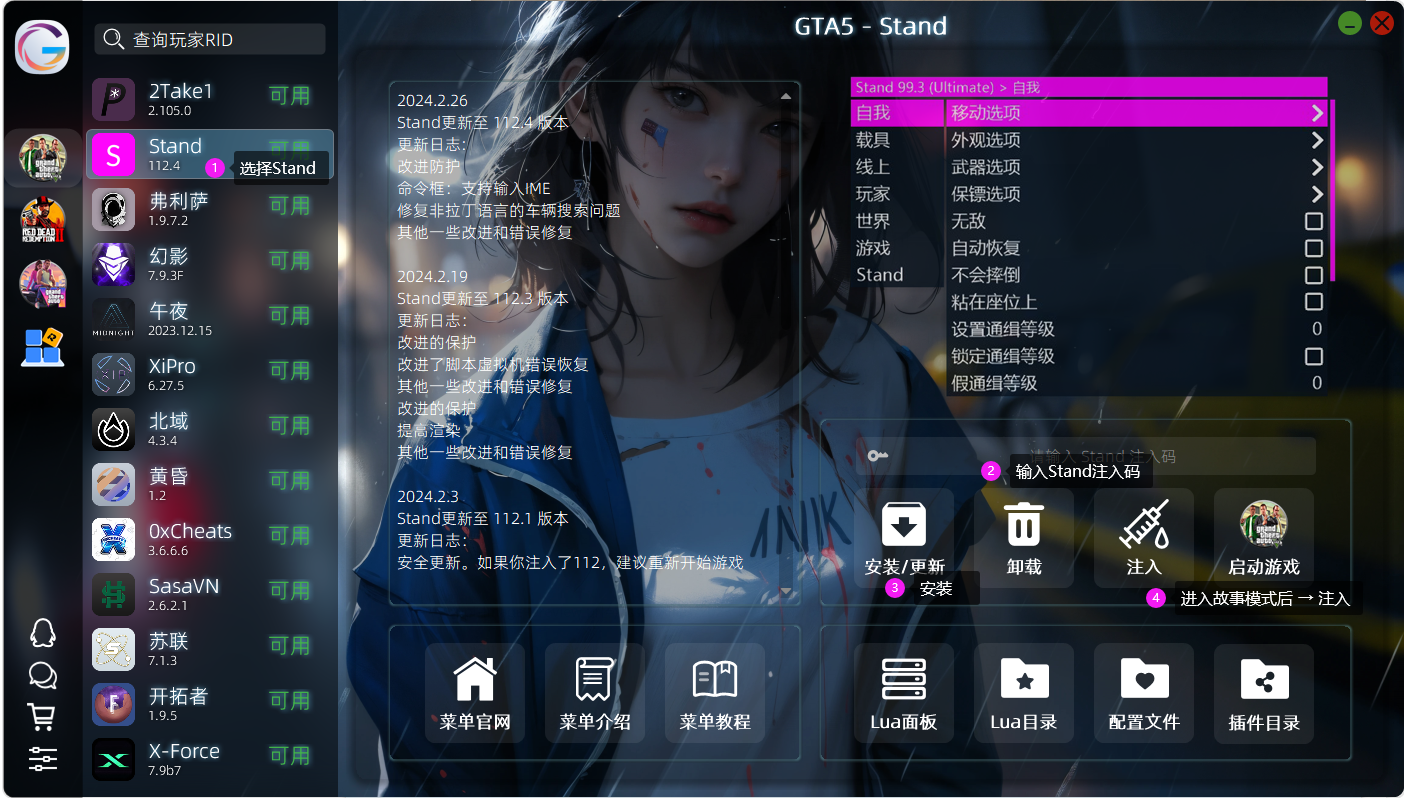Screen dimensions: 1404x798
Task: Click the 卸载 uninstall trash button
Action: point(1024,539)
